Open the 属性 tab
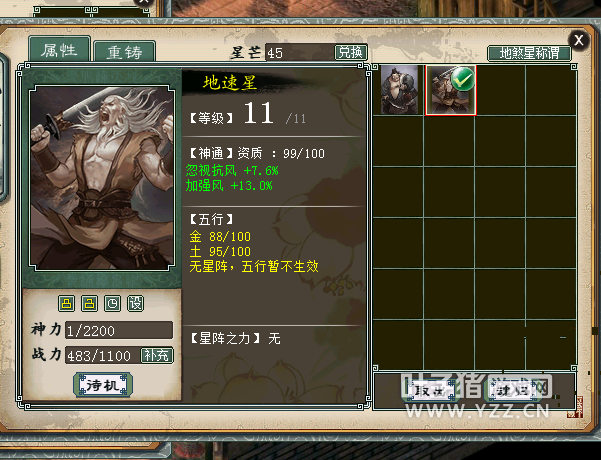This screenshot has width=601, height=460. click(54, 49)
